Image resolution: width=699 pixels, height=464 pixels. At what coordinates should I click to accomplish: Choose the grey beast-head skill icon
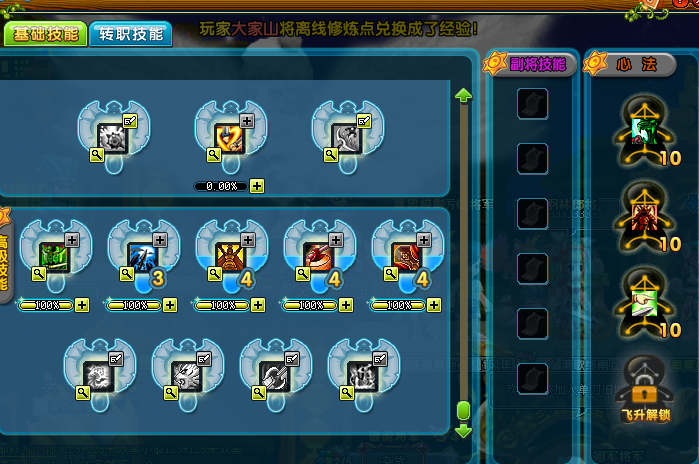tap(186, 375)
